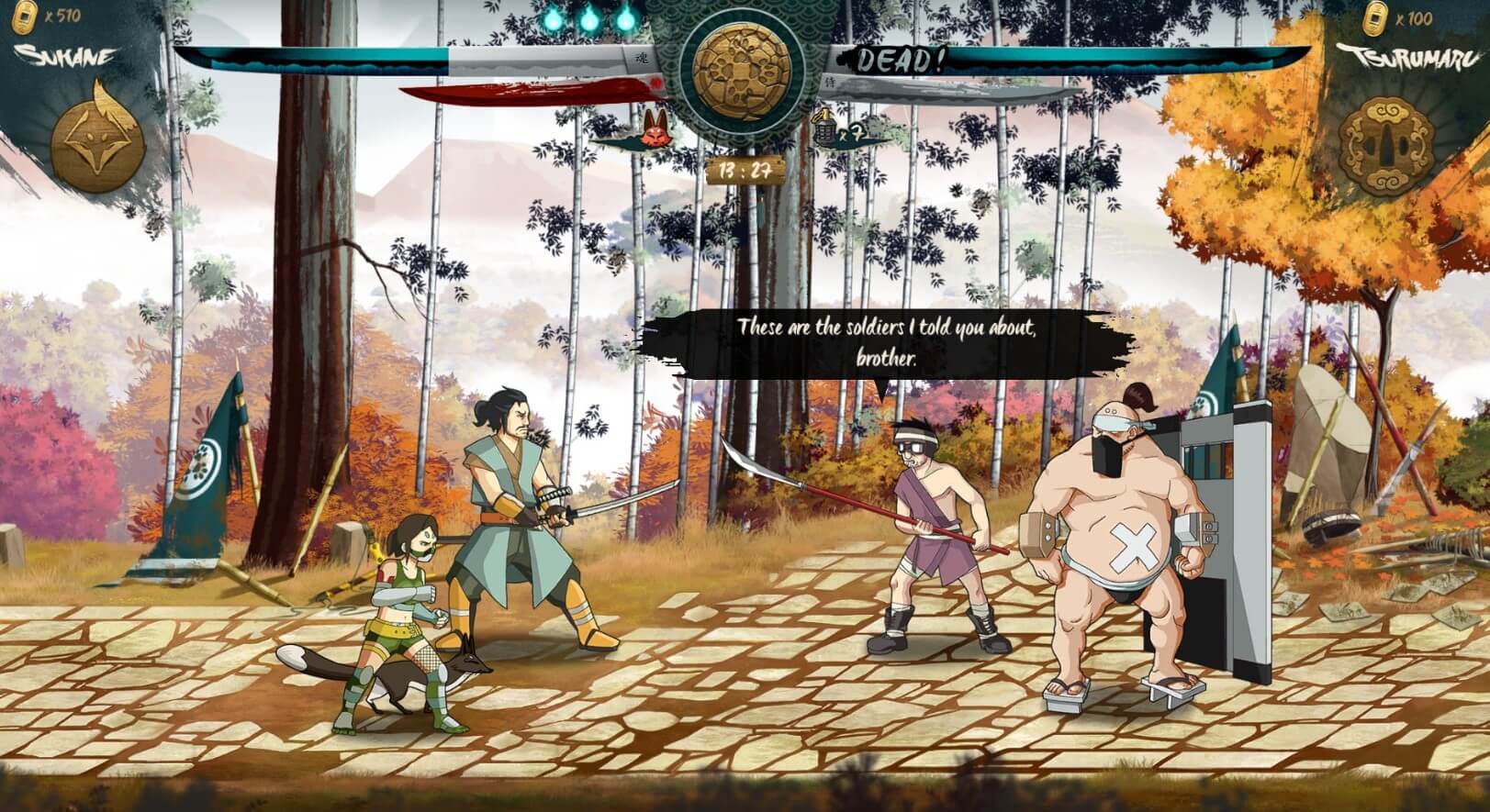Image resolution: width=1490 pixels, height=812 pixels.
Task: Advance the 'These are the soldiers' dialogue bubble
Action: click(x=887, y=341)
